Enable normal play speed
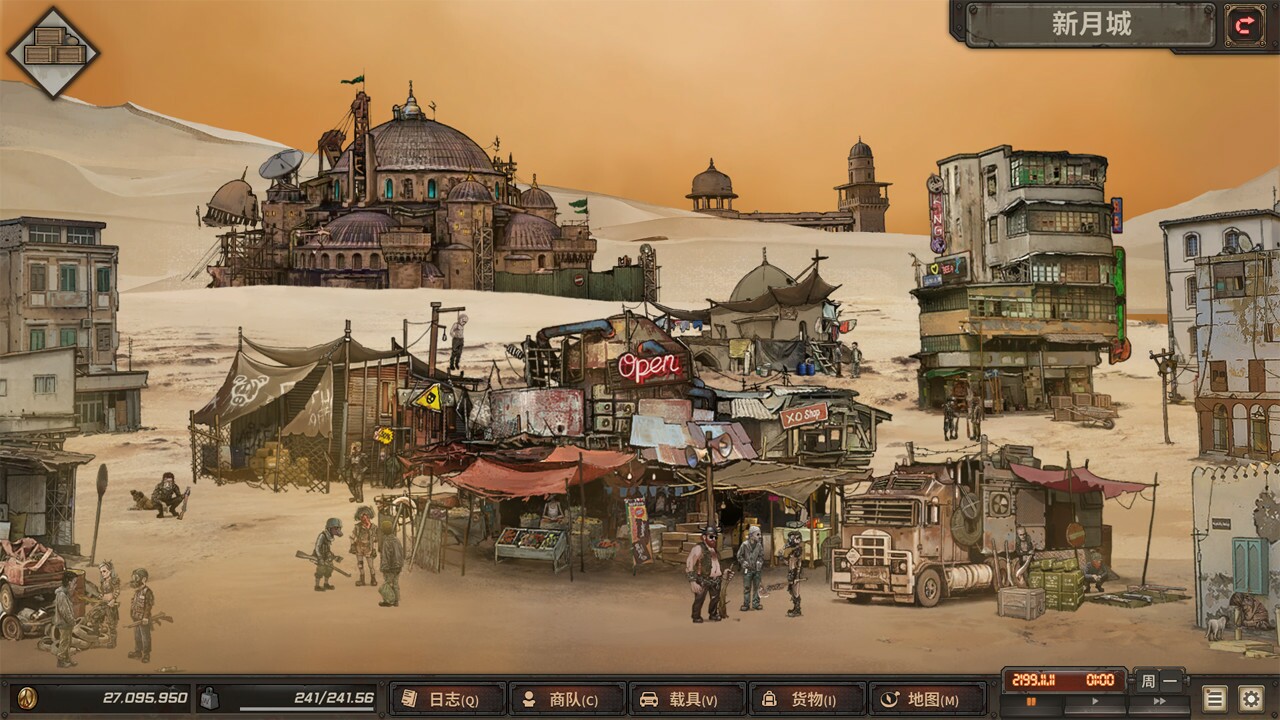The height and width of the screenshot is (720, 1280). (x=1096, y=700)
